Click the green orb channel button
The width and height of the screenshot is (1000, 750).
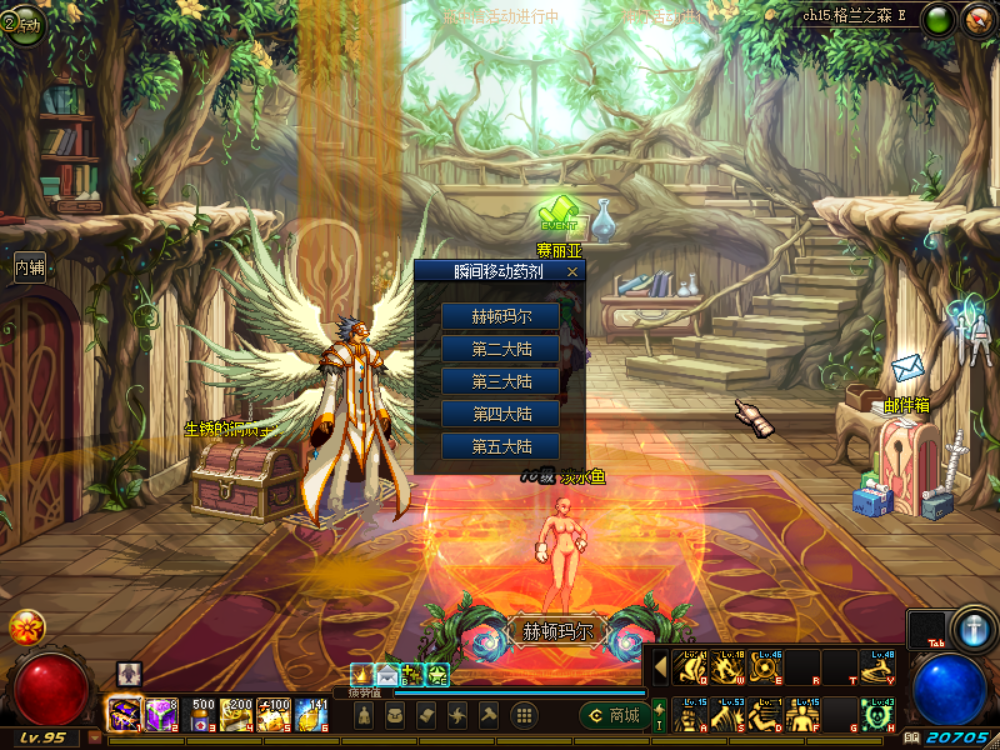(938, 20)
